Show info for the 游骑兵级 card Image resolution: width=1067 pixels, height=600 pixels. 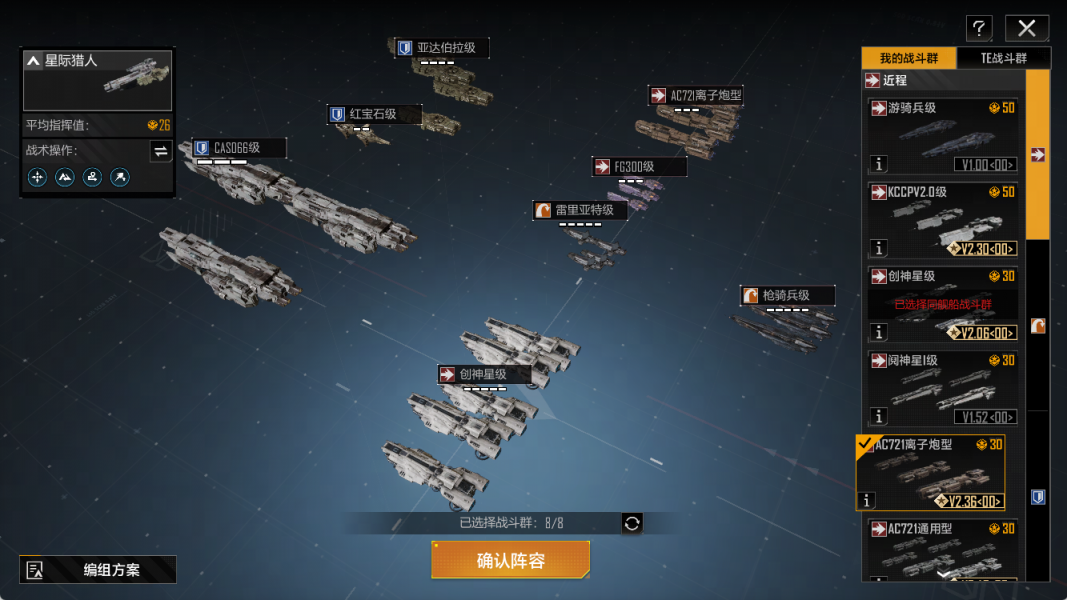tap(879, 164)
